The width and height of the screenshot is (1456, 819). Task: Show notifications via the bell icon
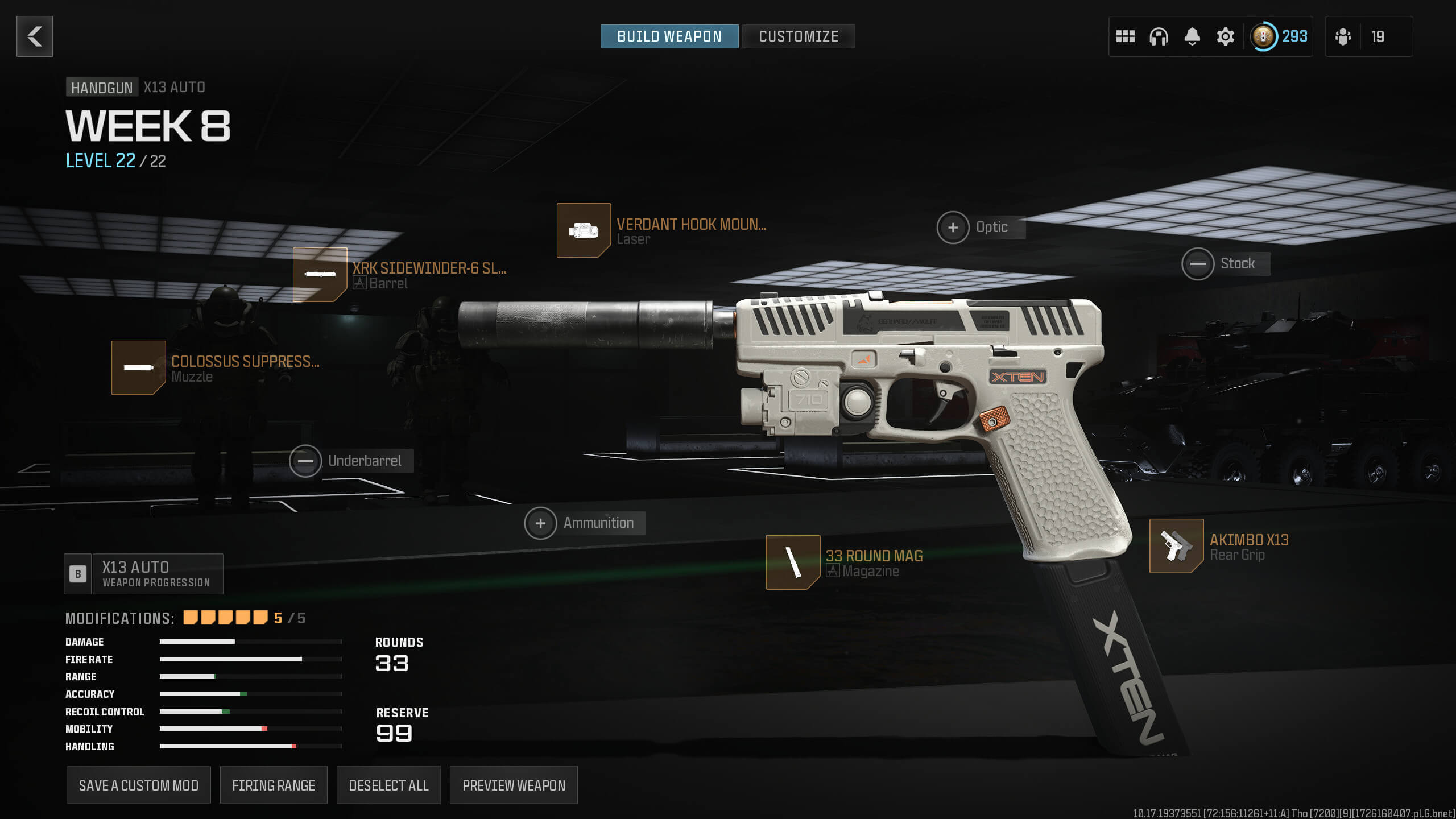1192,36
